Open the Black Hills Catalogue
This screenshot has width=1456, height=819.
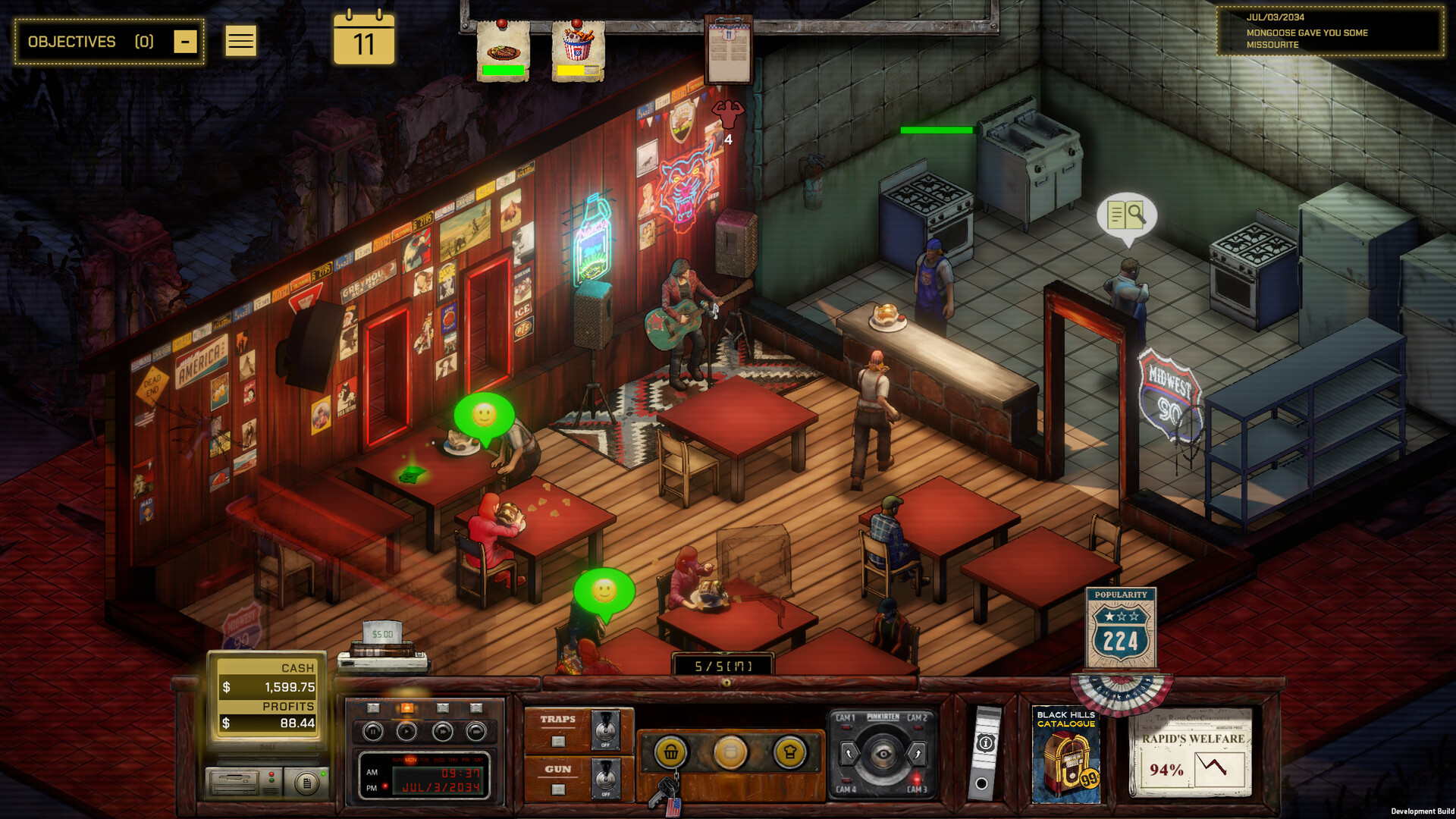point(1065,755)
